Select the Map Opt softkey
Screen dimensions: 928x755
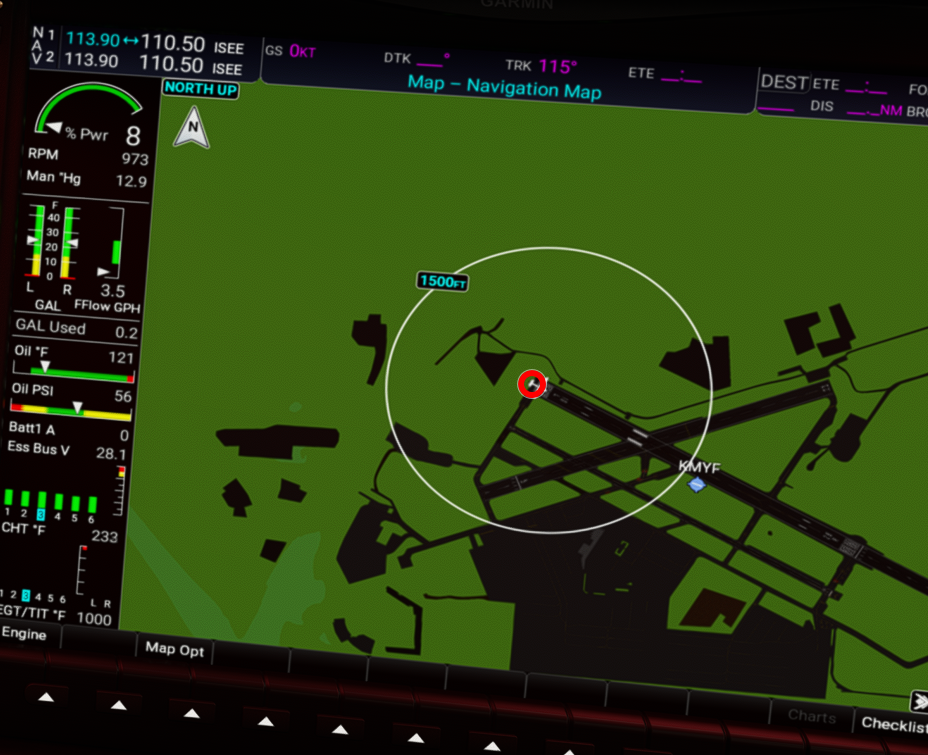coord(175,650)
